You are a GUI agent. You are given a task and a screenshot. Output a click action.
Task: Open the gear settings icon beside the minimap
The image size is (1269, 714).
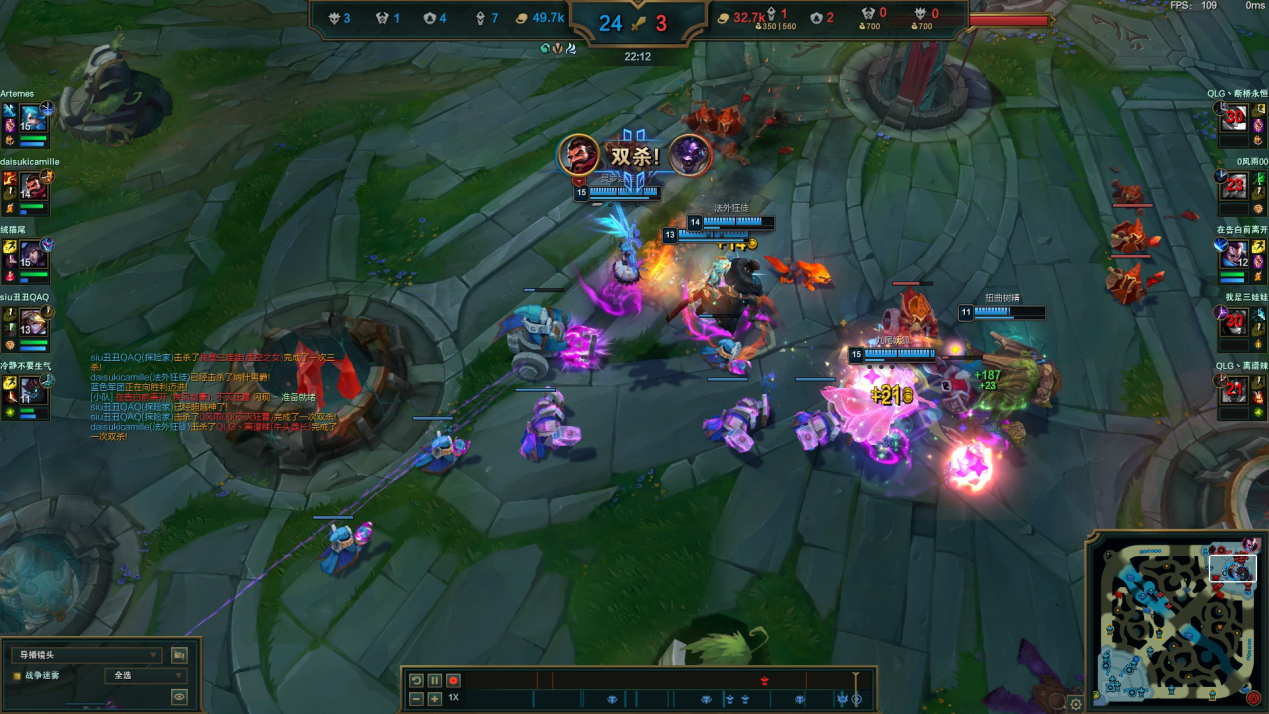coord(1076,703)
